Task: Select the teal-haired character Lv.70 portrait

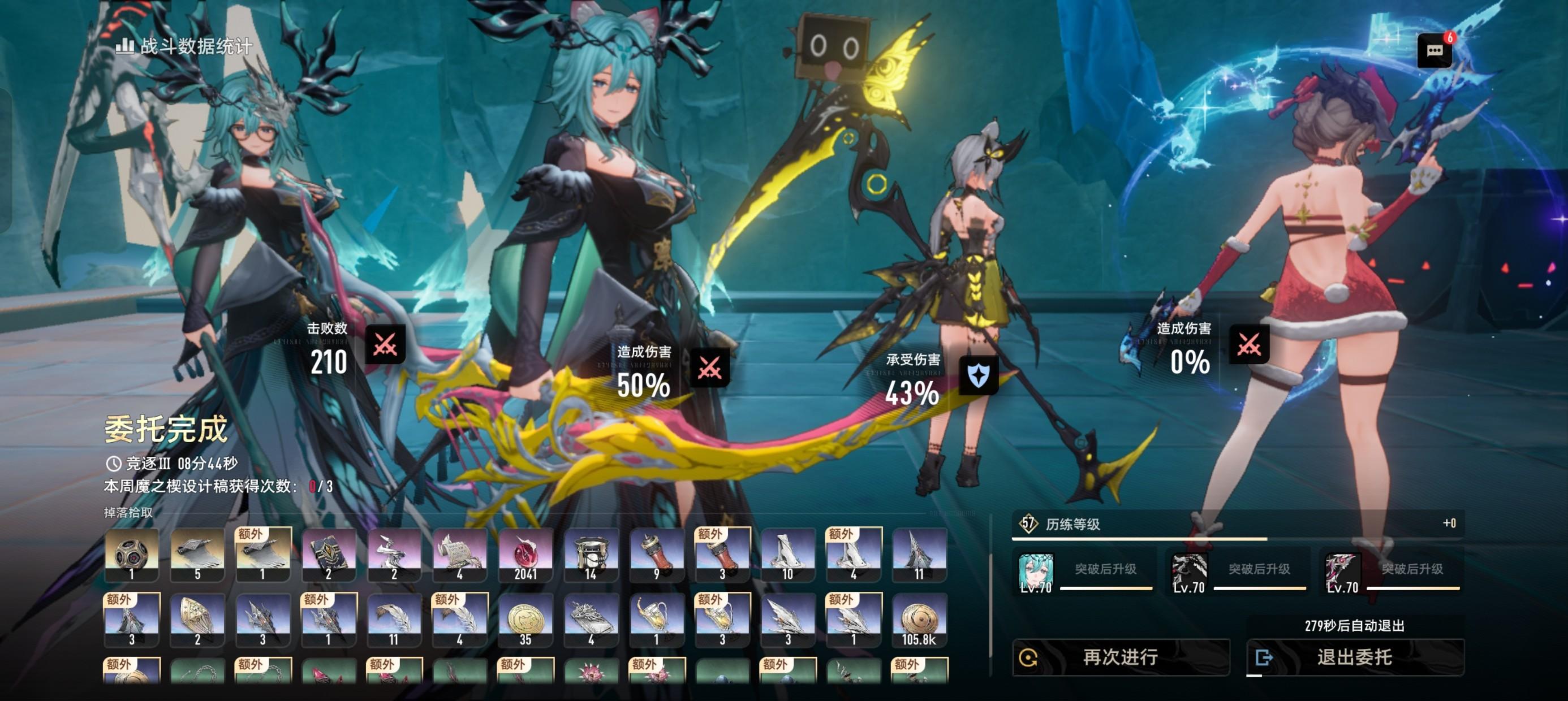Action: pos(1035,572)
